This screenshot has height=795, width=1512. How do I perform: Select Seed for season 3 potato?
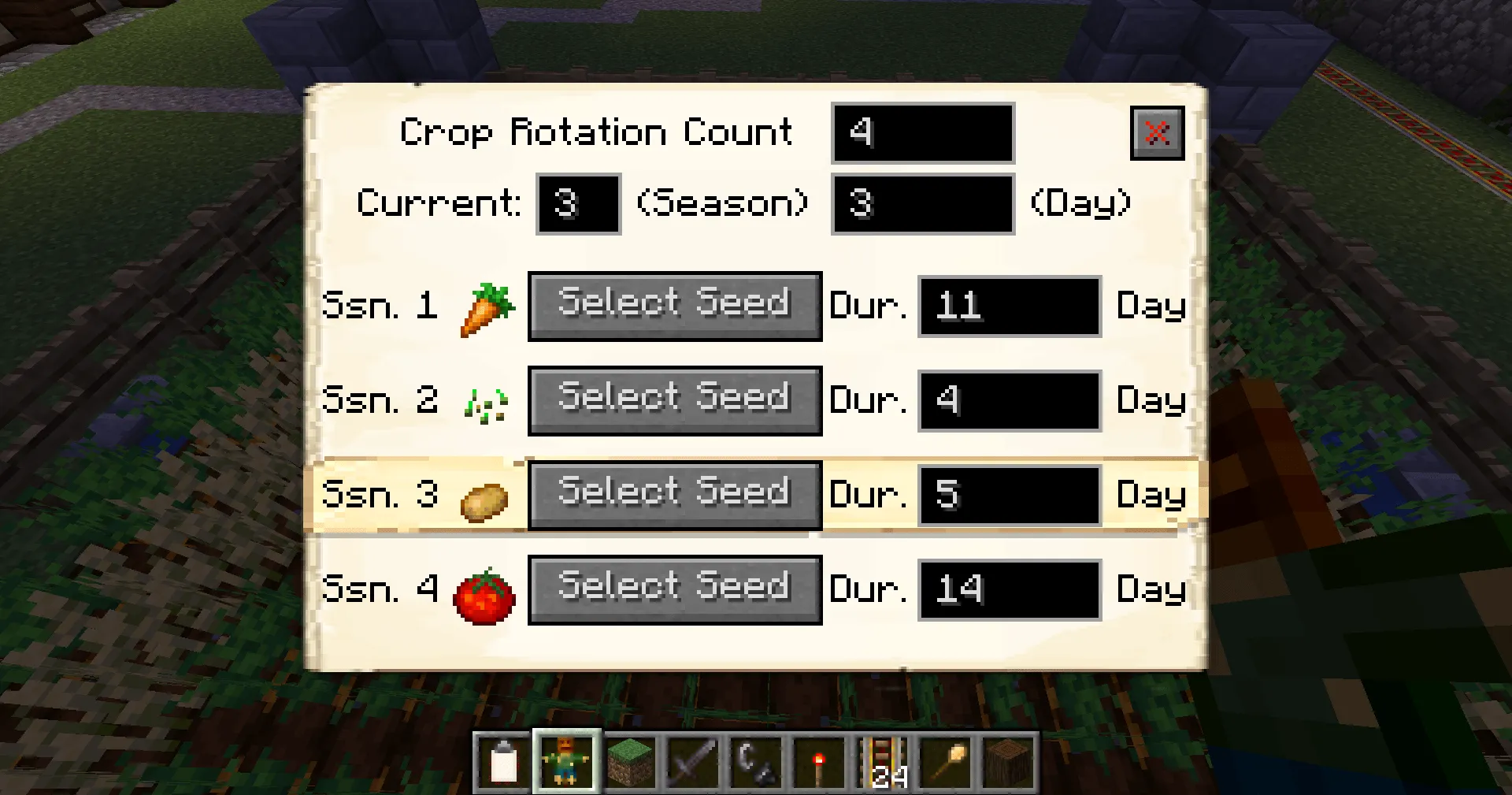[x=675, y=495]
